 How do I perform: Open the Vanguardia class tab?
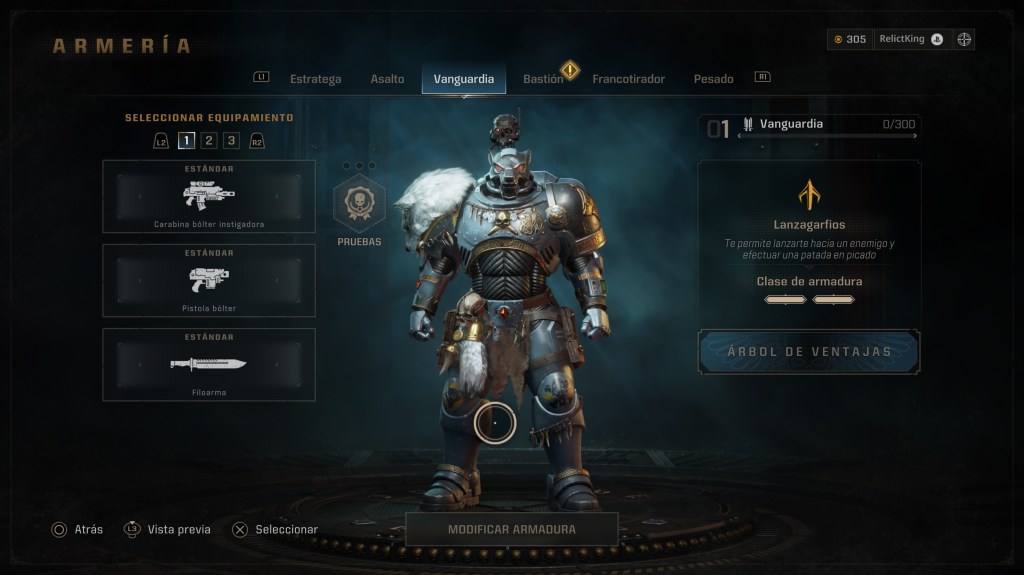tap(463, 79)
